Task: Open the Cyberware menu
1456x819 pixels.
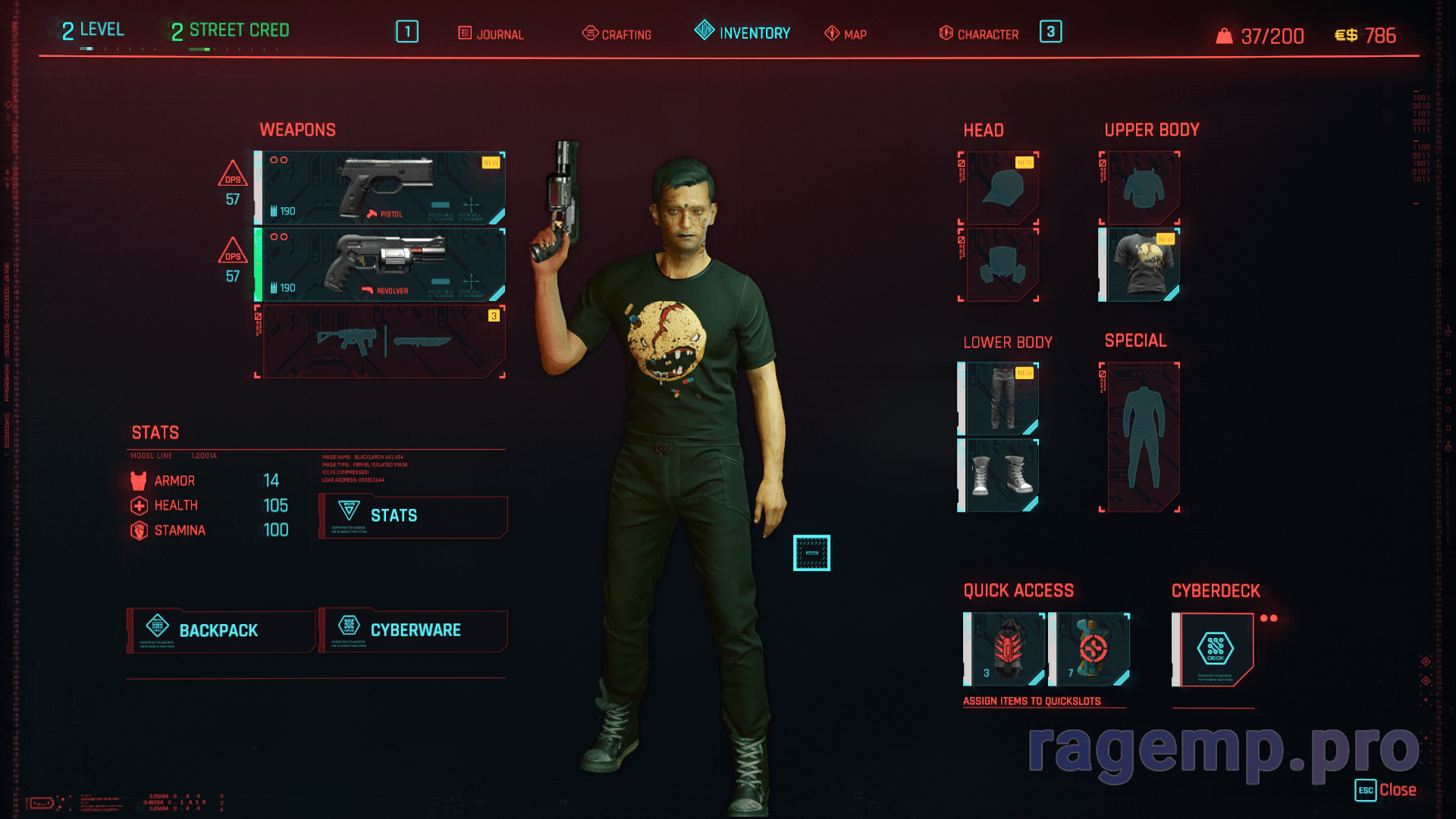Action: [413, 630]
